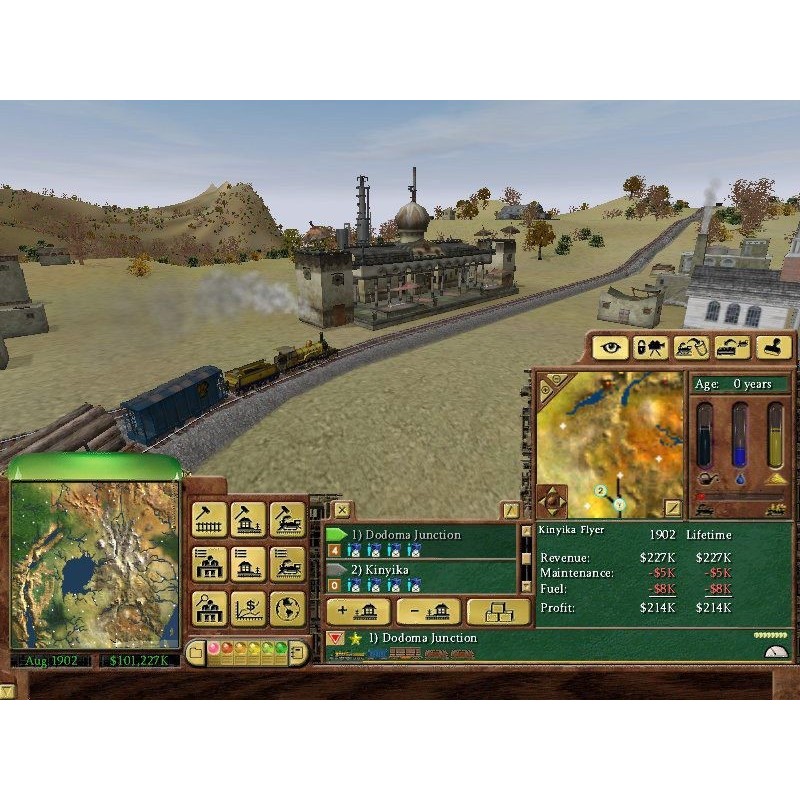Image resolution: width=800 pixels, height=800 pixels.
Task: Click the train detail minimap
Action: pyautogui.click(x=610, y=440)
